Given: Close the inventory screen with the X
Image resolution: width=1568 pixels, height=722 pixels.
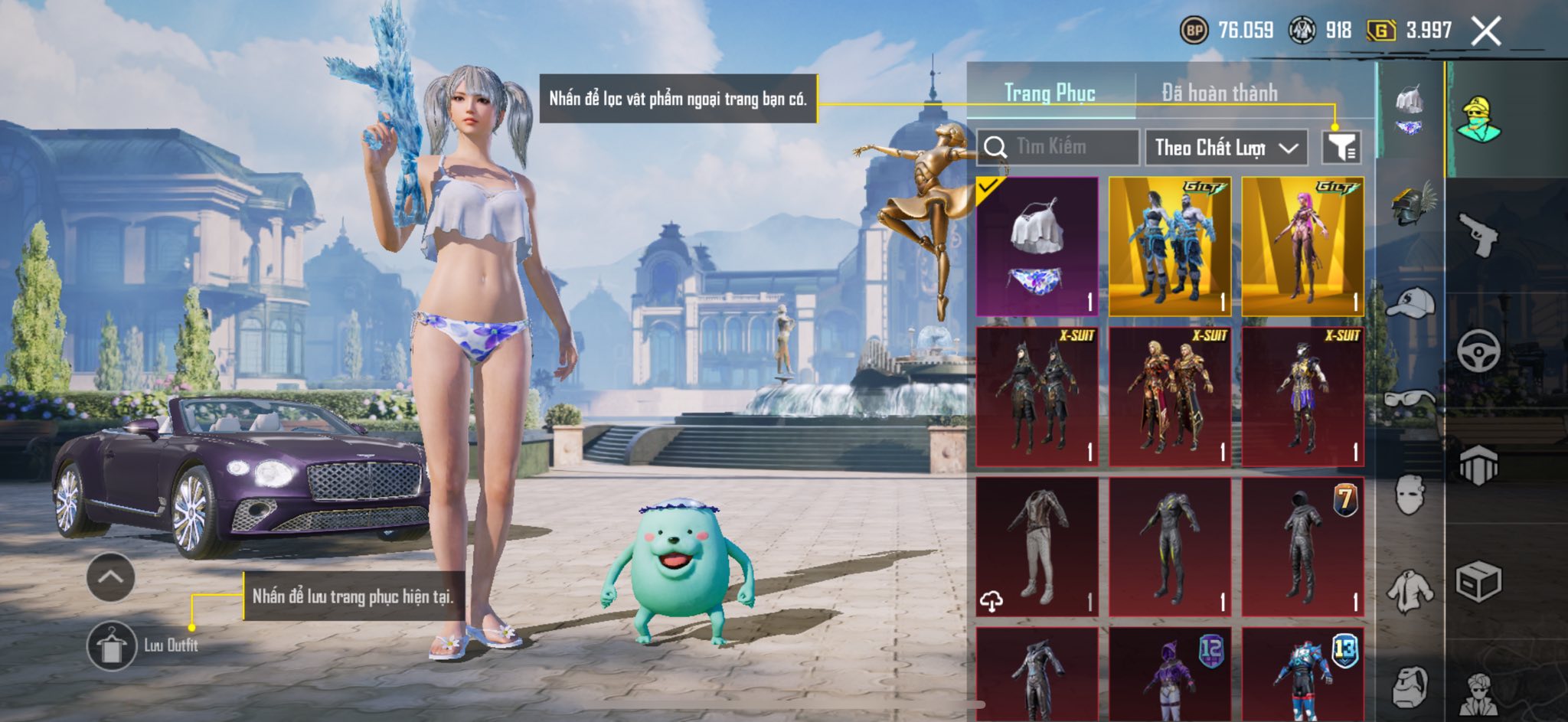Looking at the screenshot, I should (x=1485, y=31).
